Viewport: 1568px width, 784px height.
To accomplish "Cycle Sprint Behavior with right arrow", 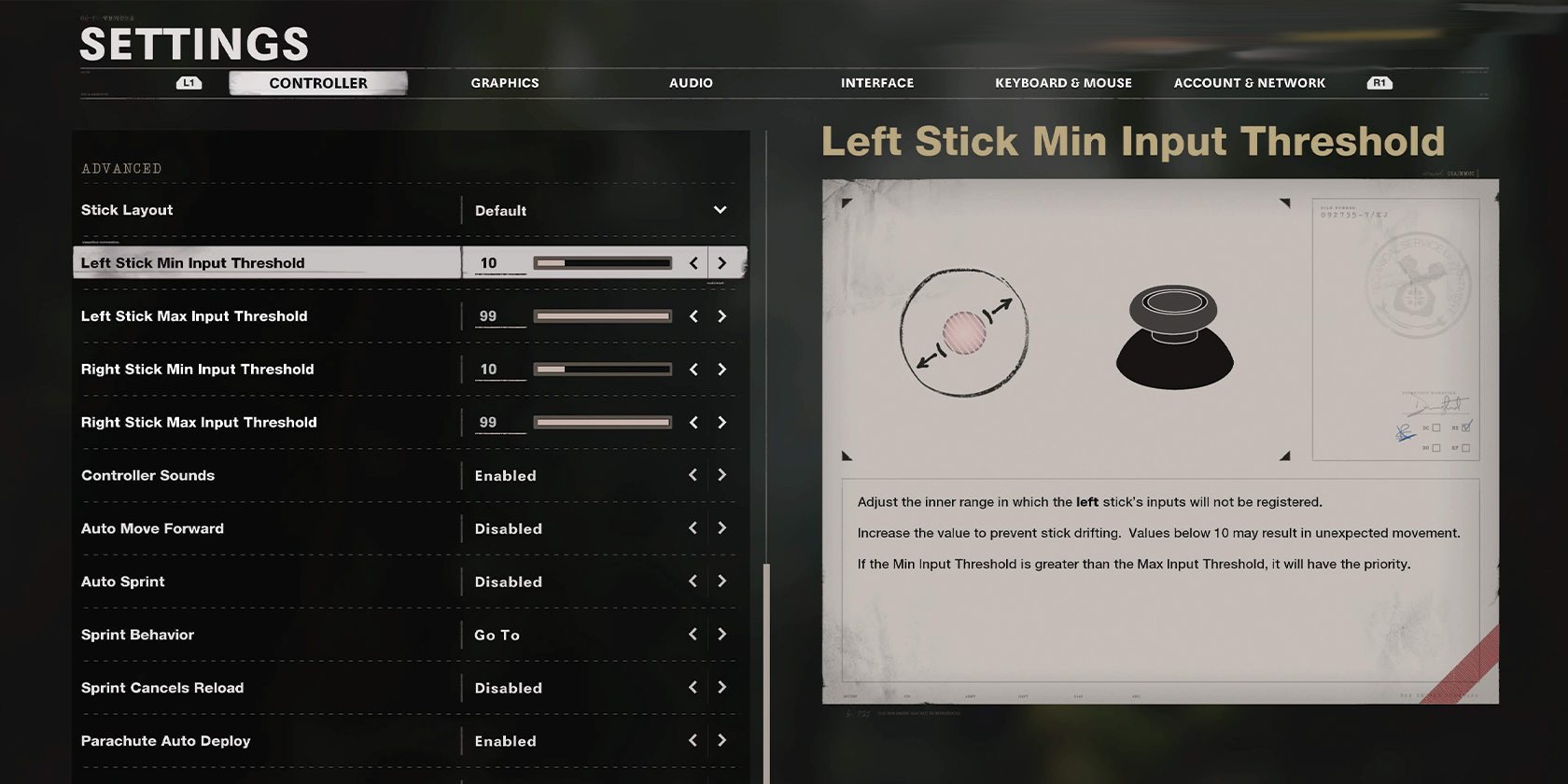I will tap(721, 635).
